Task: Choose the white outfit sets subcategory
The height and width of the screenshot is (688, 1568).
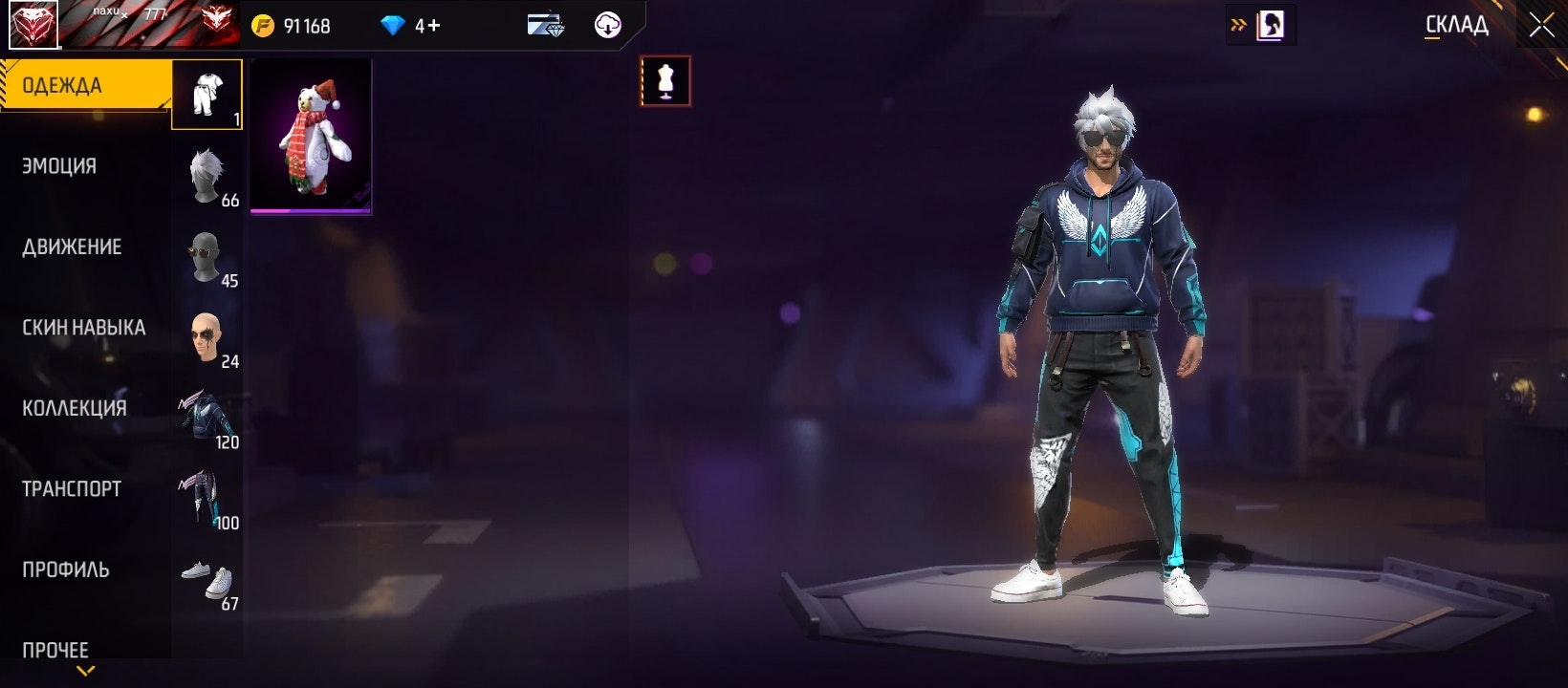Action: (207, 95)
